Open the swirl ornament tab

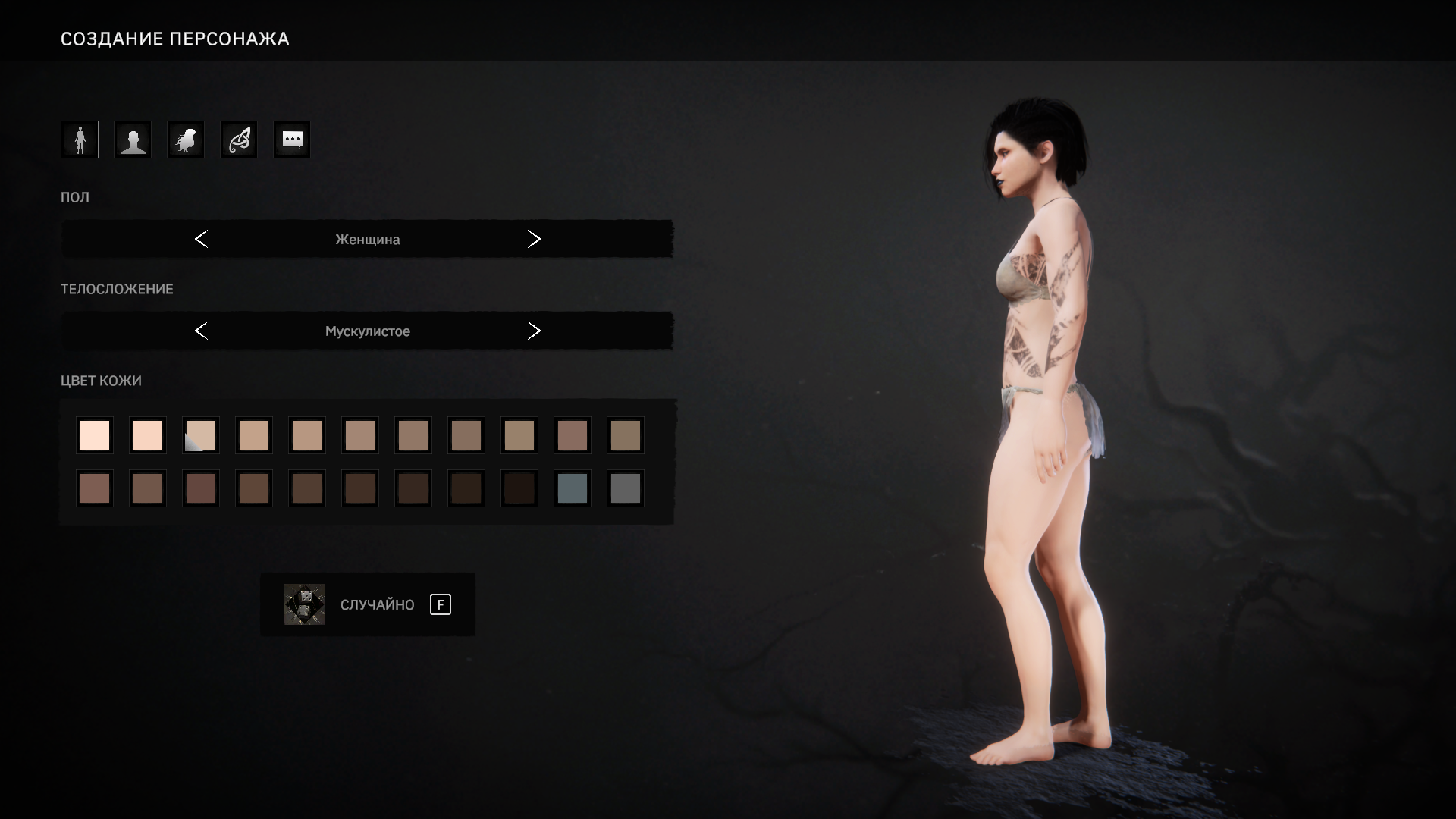[x=239, y=140]
